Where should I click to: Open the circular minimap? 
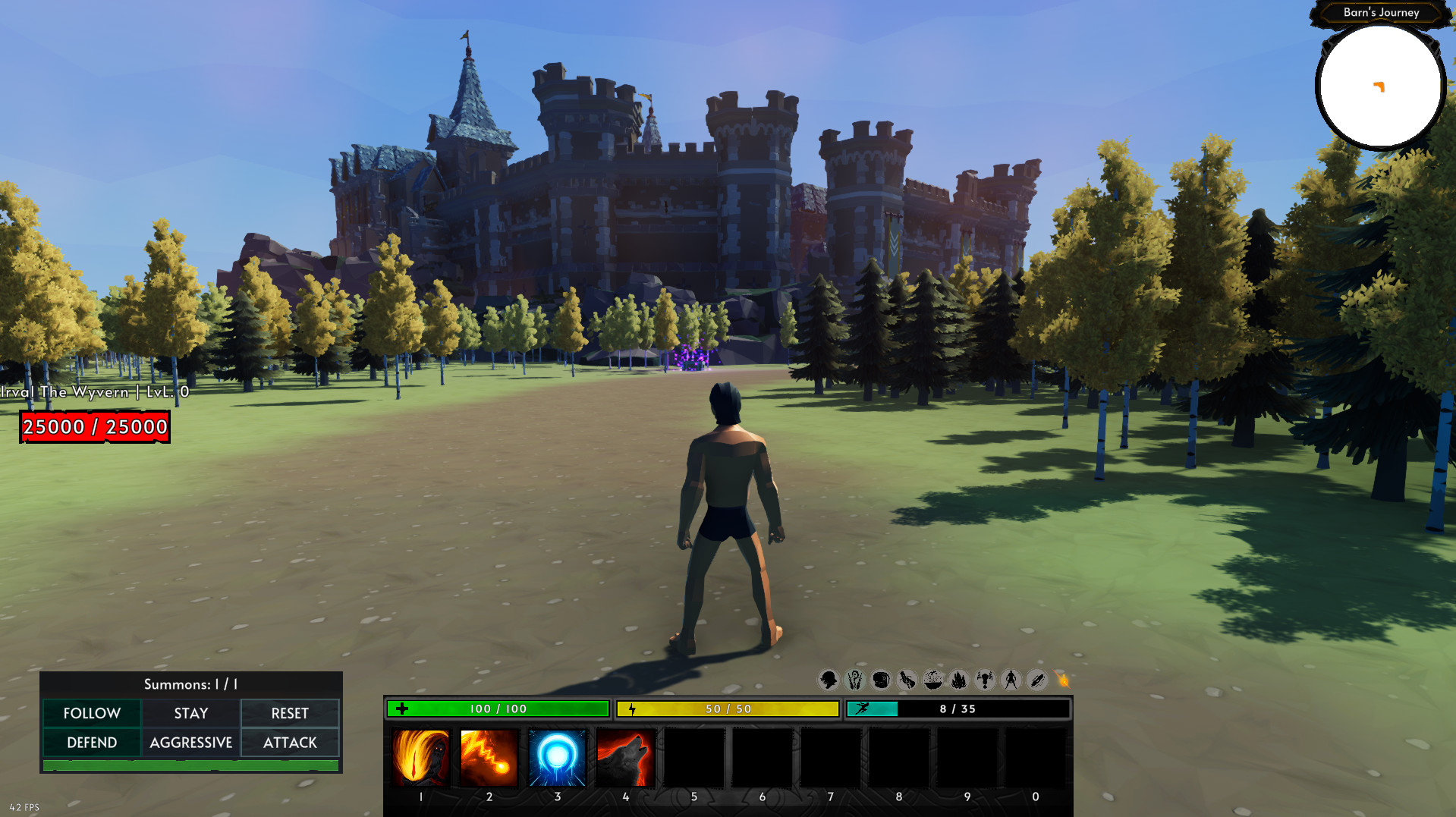tap(1379, 86)
